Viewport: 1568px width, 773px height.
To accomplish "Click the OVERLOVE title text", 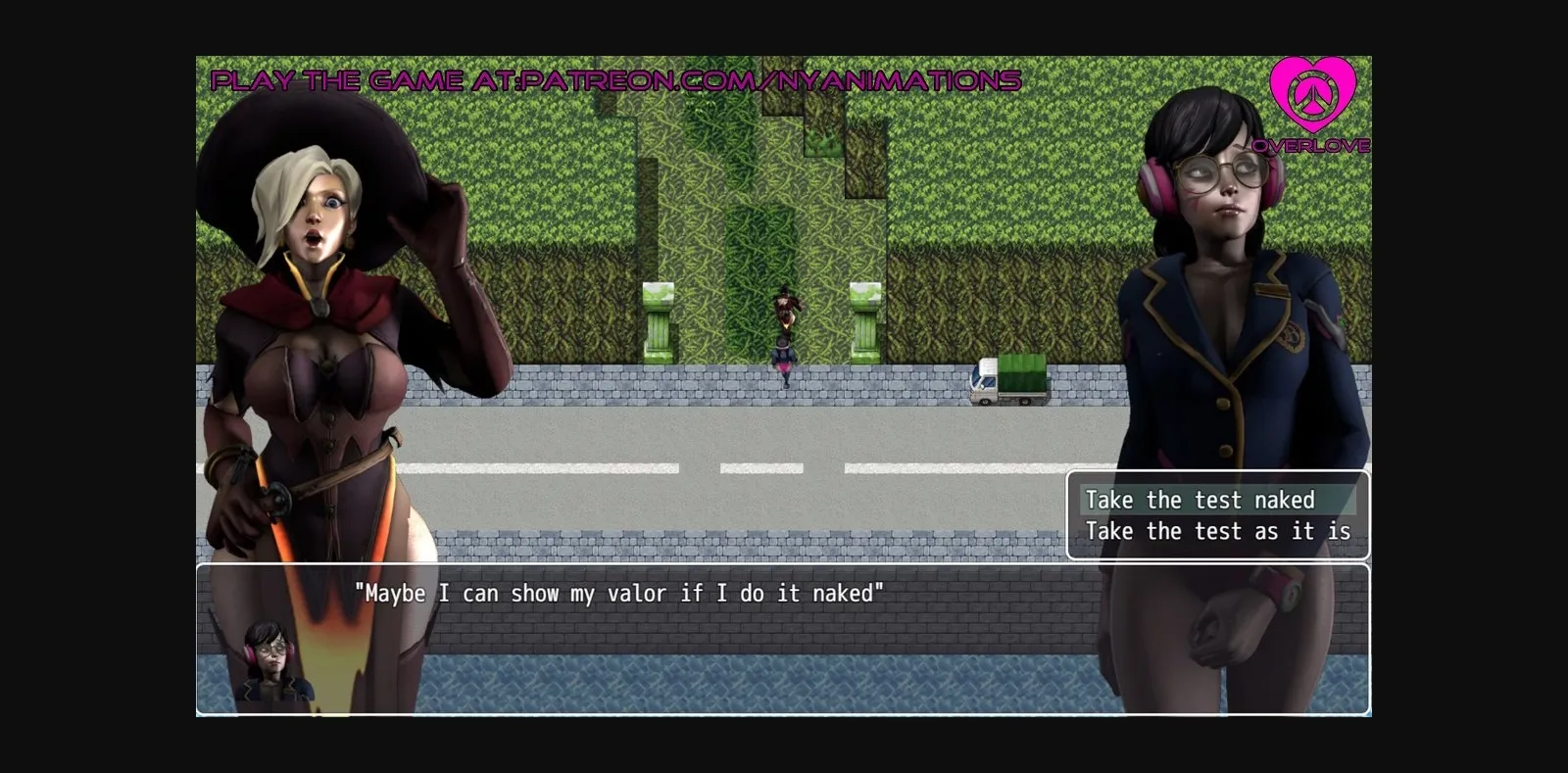I will [x=1313, y=145].
